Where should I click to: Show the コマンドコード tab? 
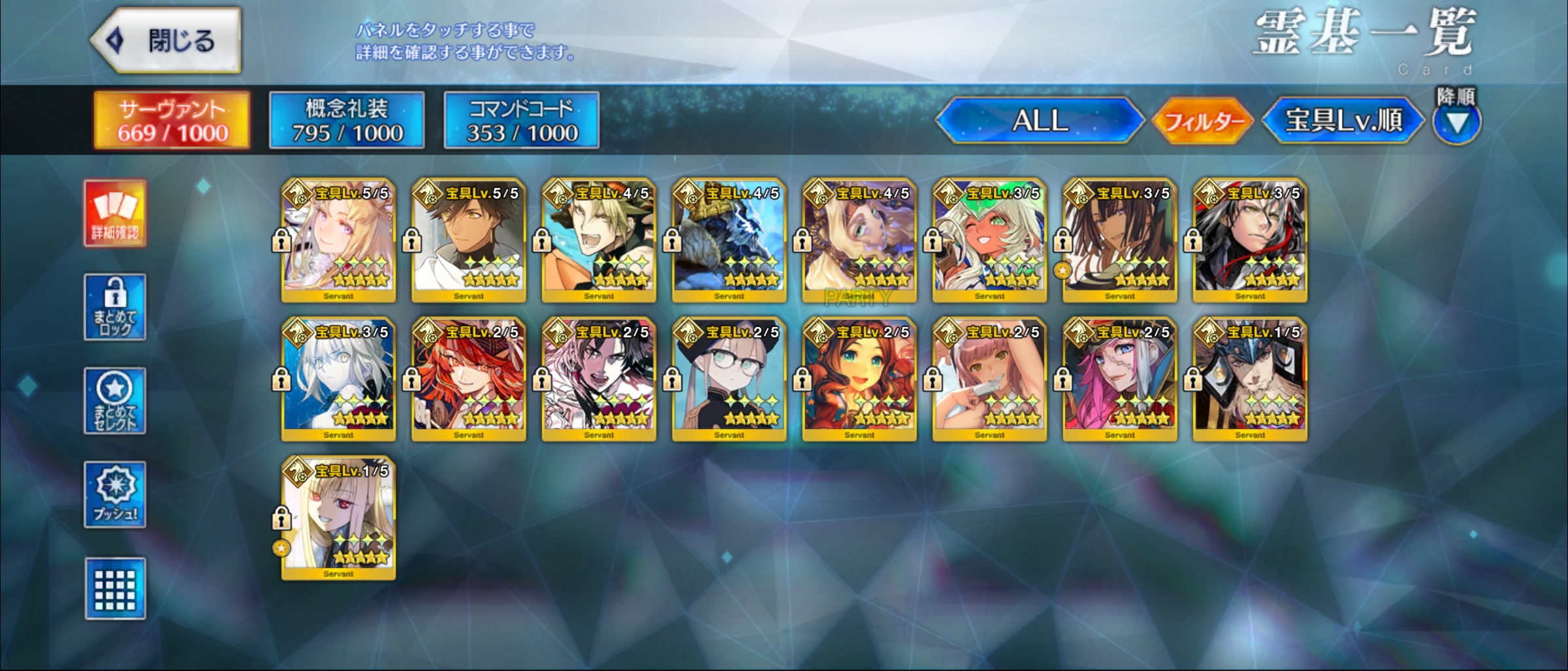pos(522,121)
